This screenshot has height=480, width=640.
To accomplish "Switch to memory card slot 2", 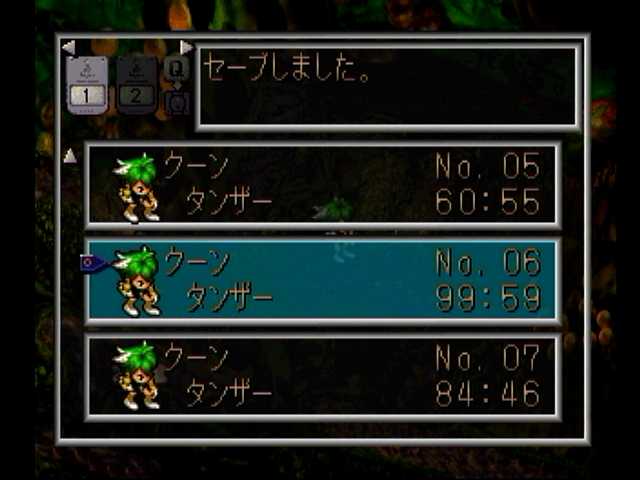I will point(137,85).
